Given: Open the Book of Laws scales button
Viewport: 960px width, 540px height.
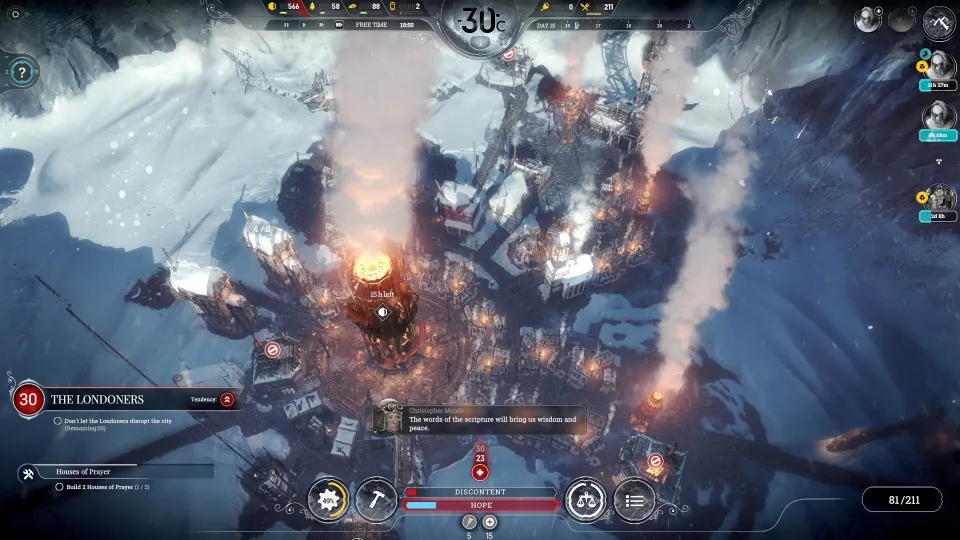Looking at the screenshot, I should click(x=585, y=499).
